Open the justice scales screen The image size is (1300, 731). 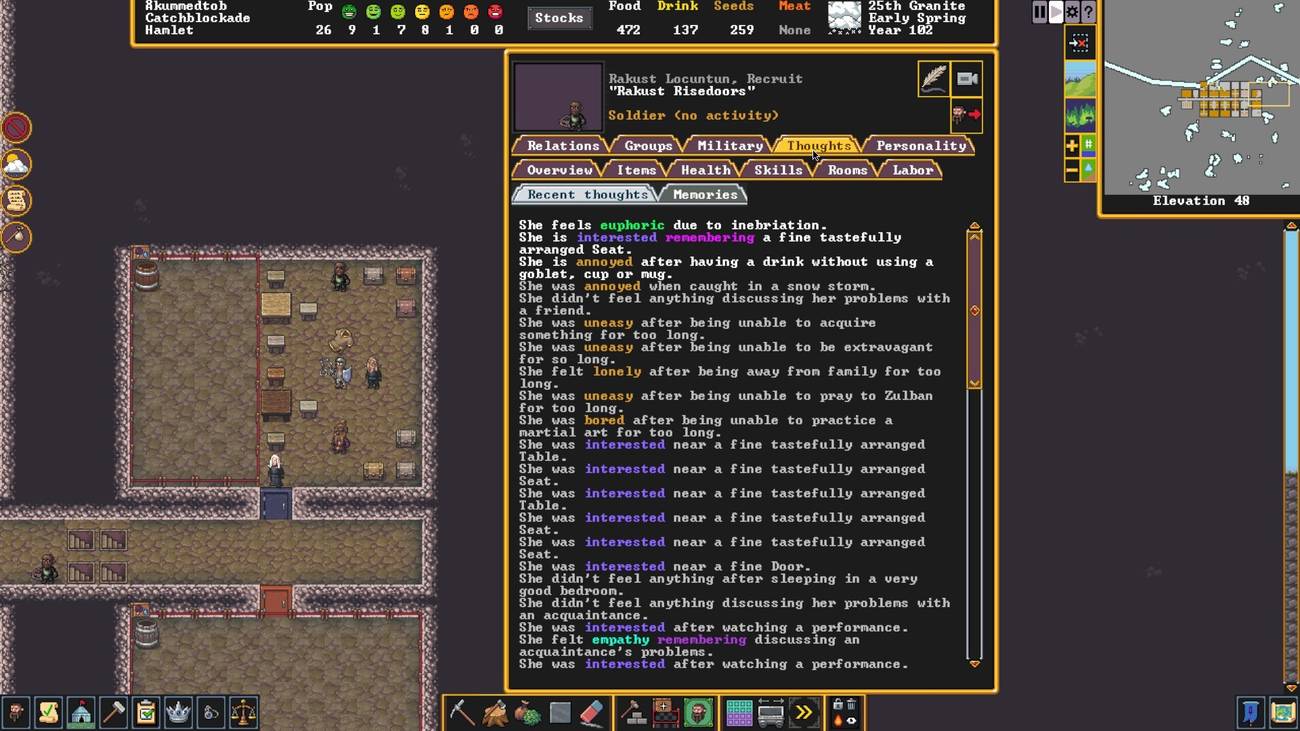pyautogui.click(x=244, y=712)
